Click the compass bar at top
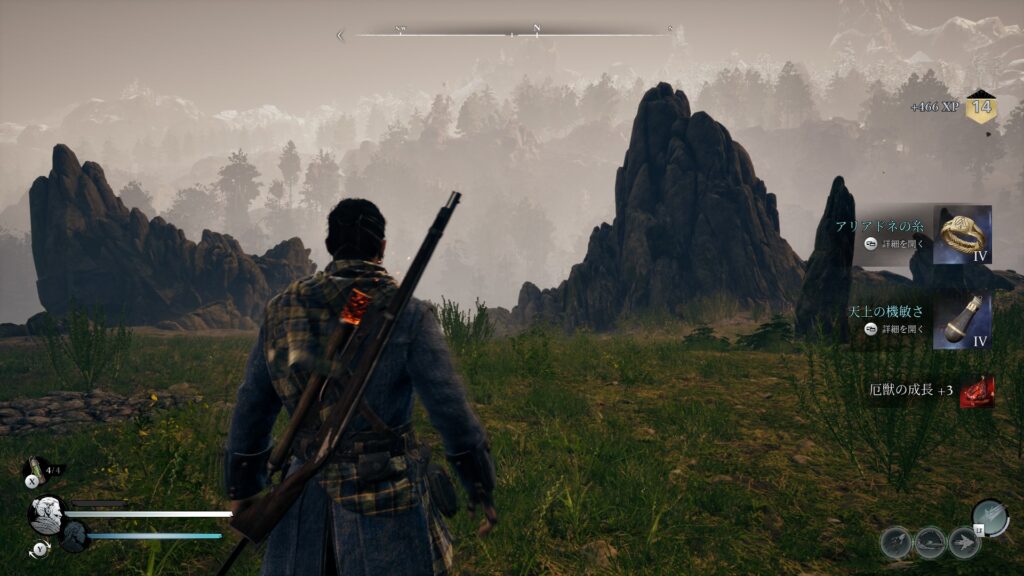 [x=510, y=33]
